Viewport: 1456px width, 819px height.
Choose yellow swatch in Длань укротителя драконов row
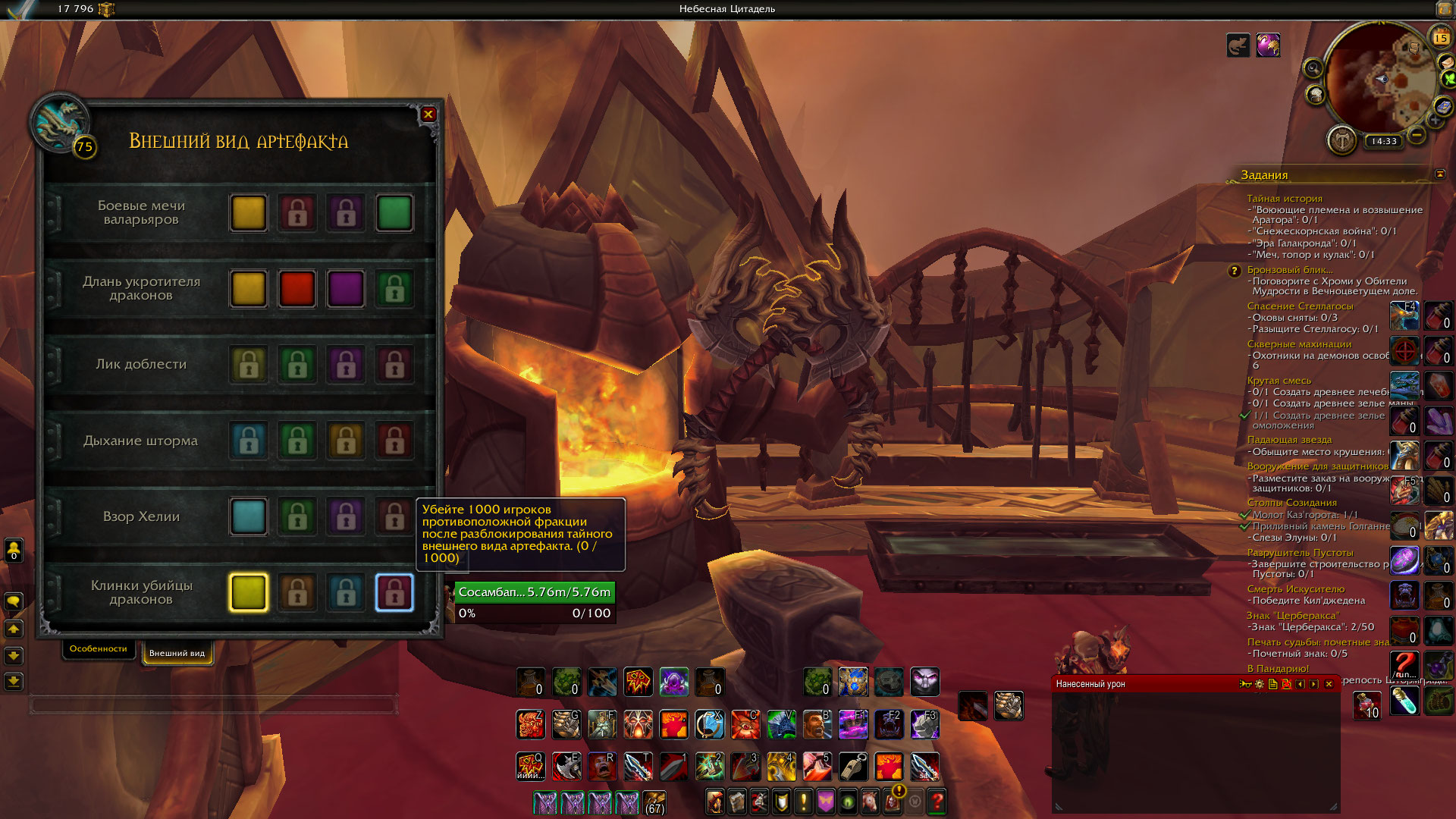point(249,289)
